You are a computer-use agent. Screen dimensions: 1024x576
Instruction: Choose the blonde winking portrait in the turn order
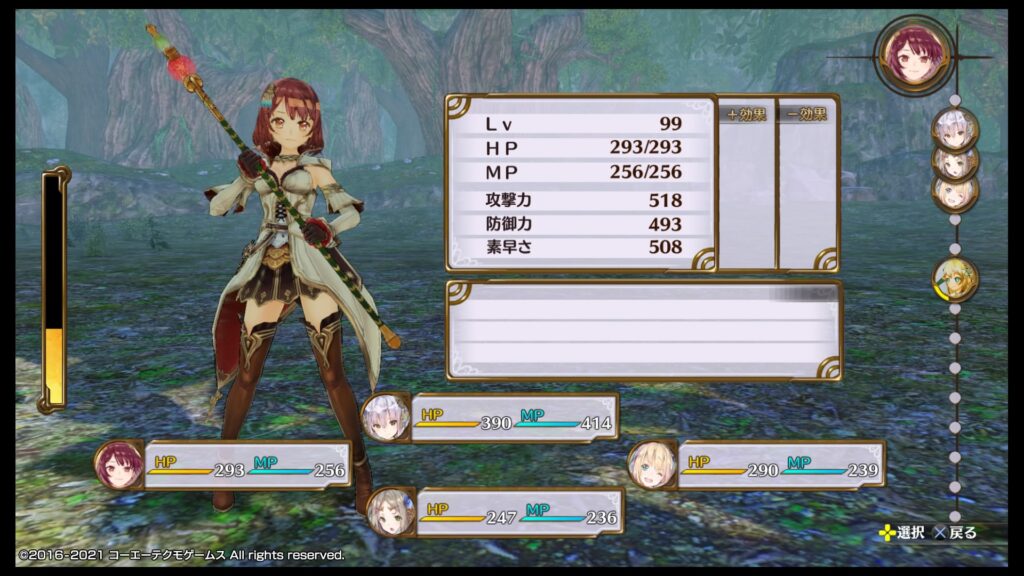pos(954,192)
